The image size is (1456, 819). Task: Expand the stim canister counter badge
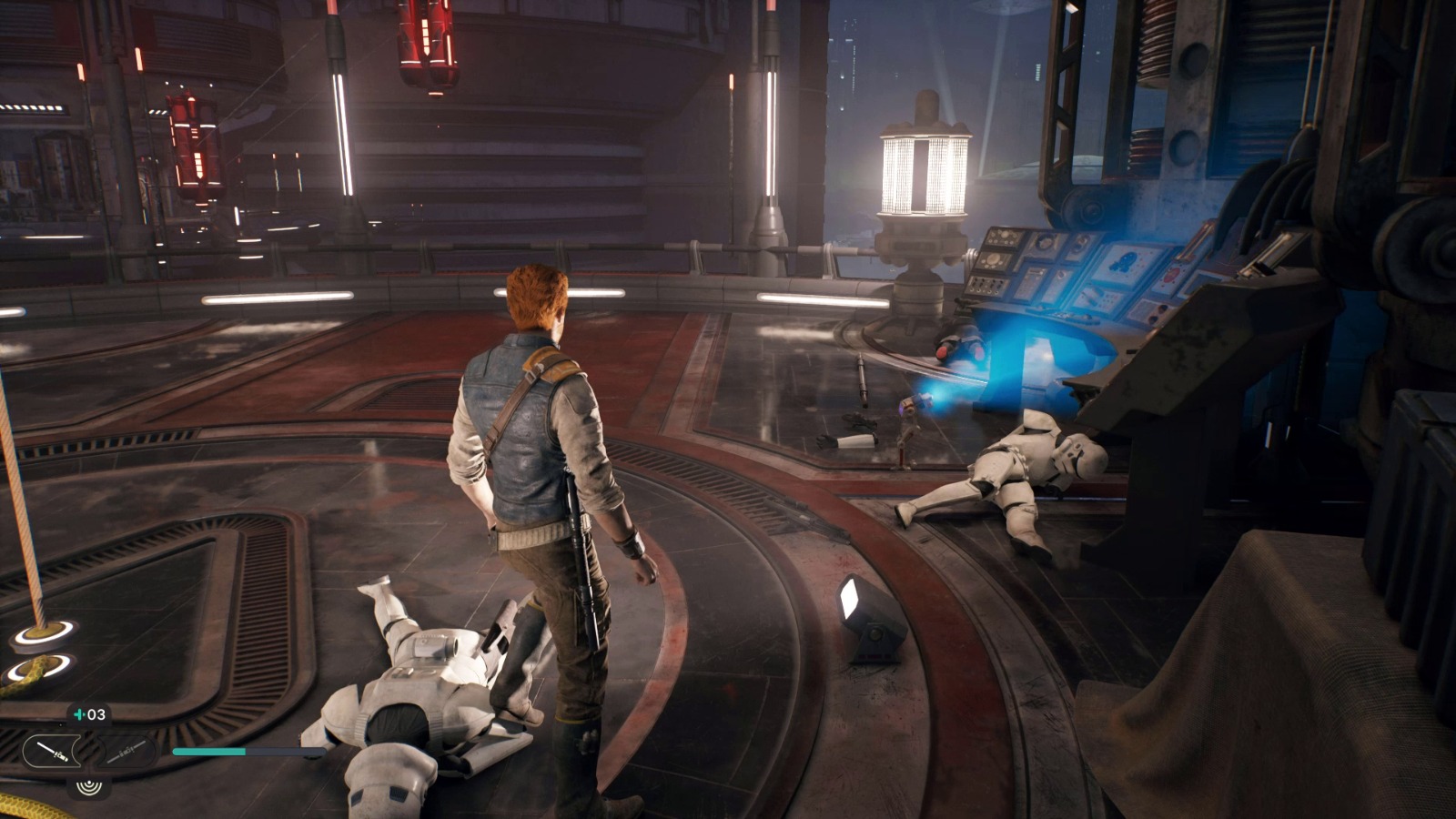tap(86, 716)
